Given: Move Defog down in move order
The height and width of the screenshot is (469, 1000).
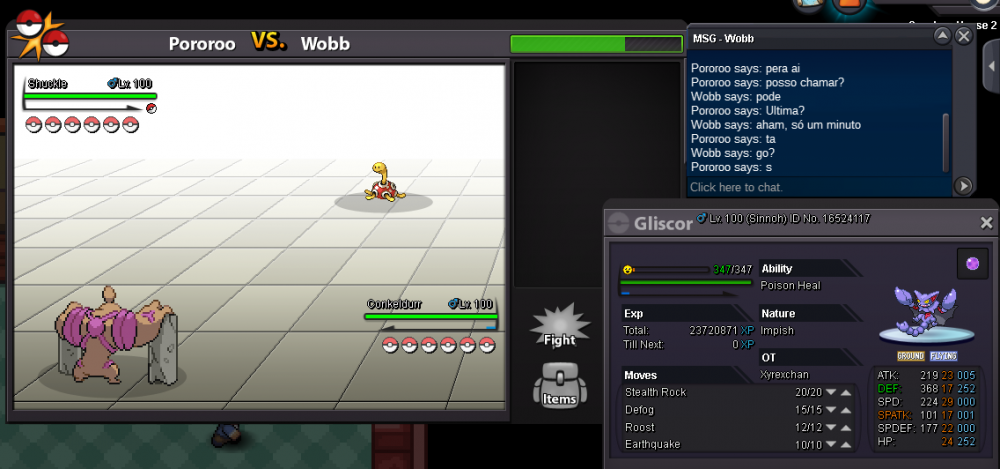Looking at the screenshot, I should coord(830,410).
